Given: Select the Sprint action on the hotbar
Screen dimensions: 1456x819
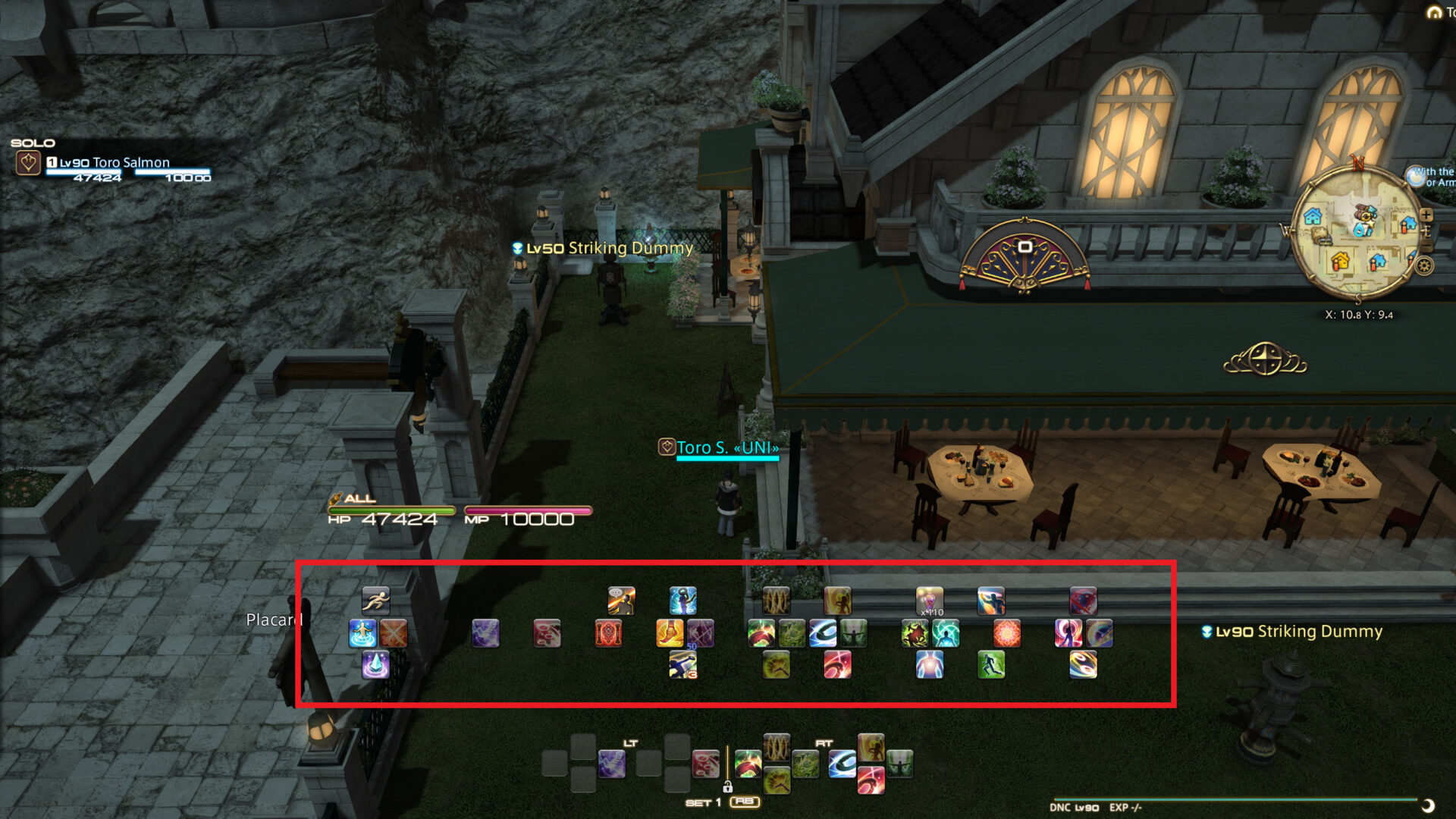Looking at the screenshot, I should point(377,600).
